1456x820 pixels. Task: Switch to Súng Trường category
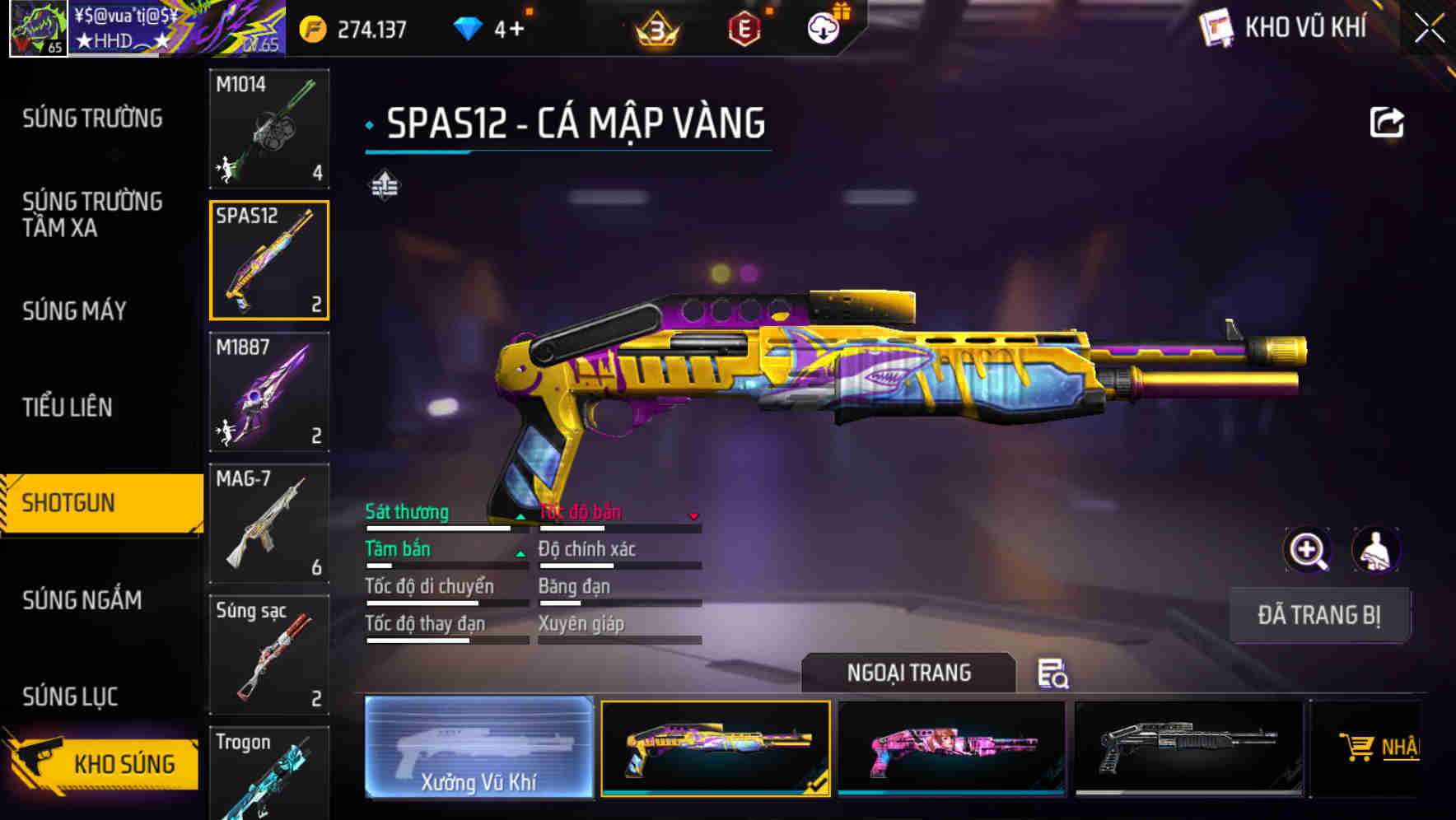coord(92,119)
